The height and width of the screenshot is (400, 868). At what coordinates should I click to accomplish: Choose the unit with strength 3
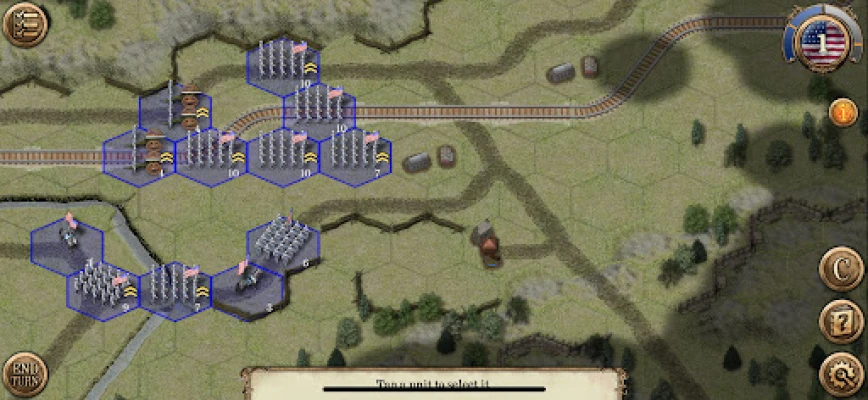(248, 287)
